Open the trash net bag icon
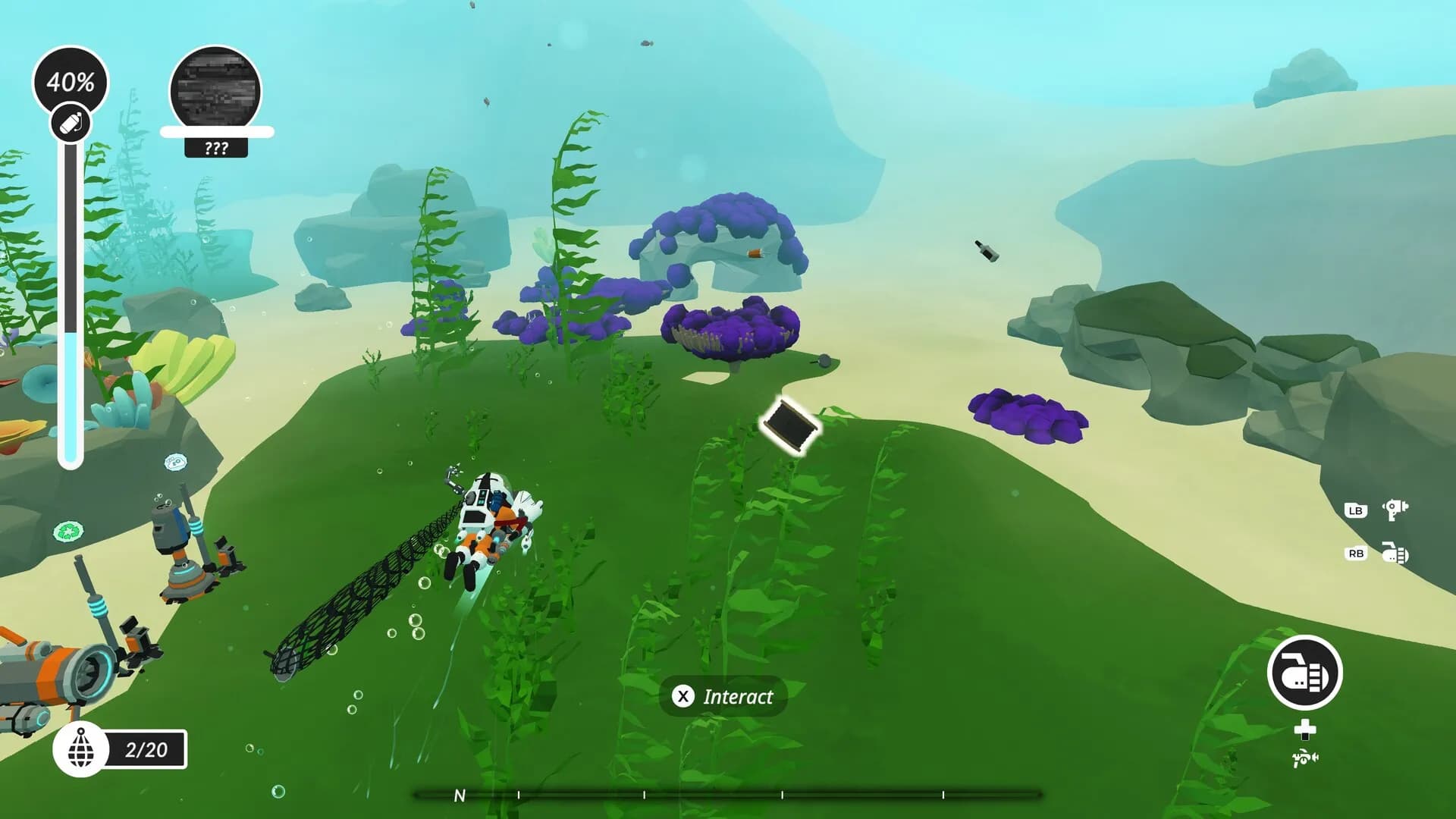The width and height of the screenshot is (1456, 819). pos(81,749)
